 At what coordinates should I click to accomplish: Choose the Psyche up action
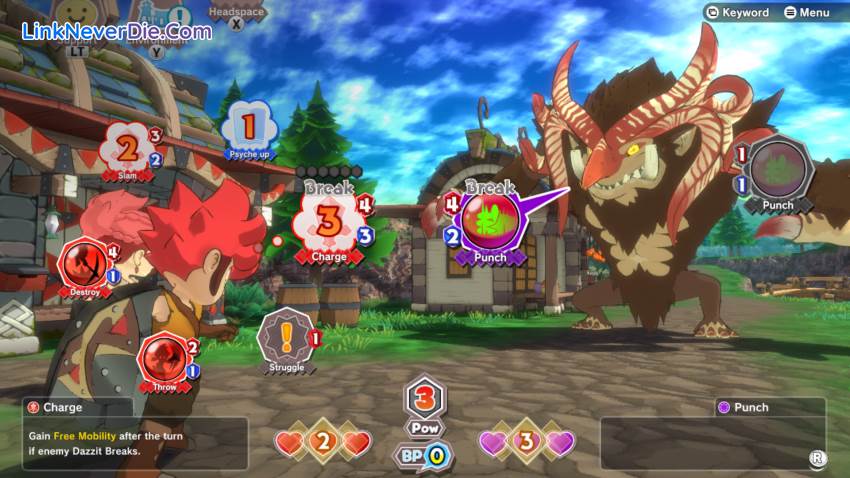(249, 129)
